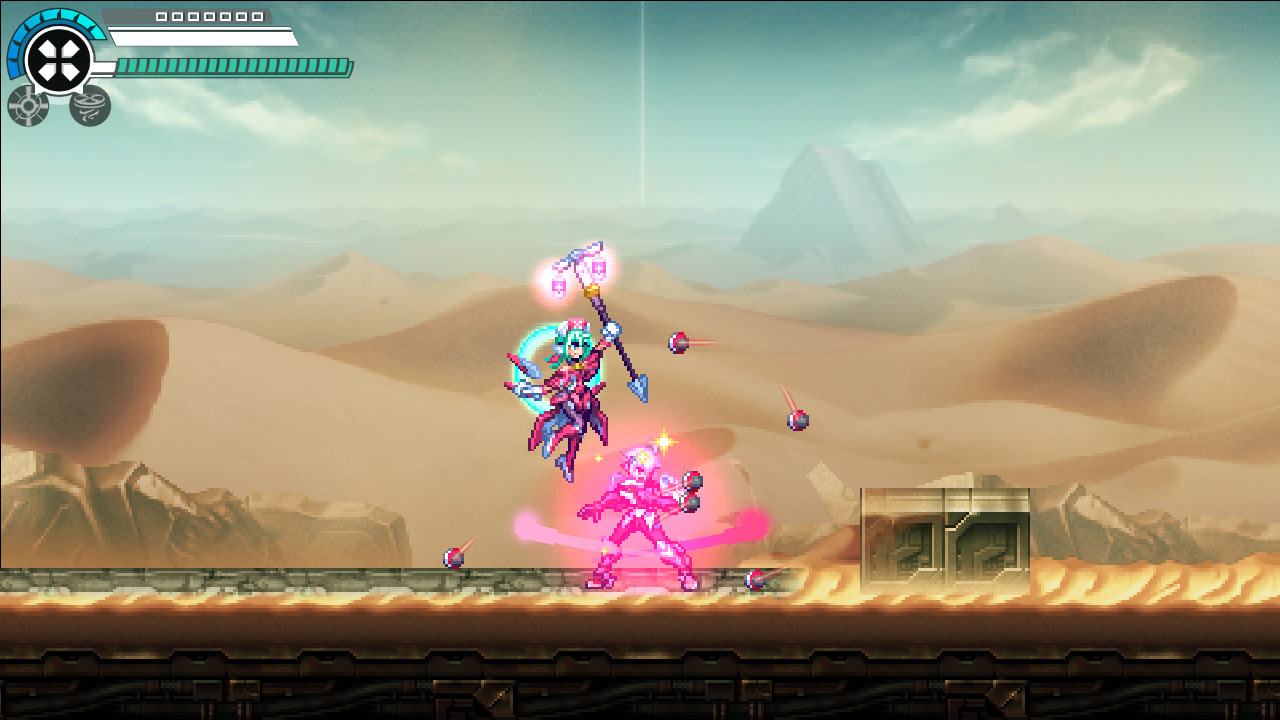Select the tornado skill icon
The height and width of the screenshot is (720, 1280).
tap(88, 108)
